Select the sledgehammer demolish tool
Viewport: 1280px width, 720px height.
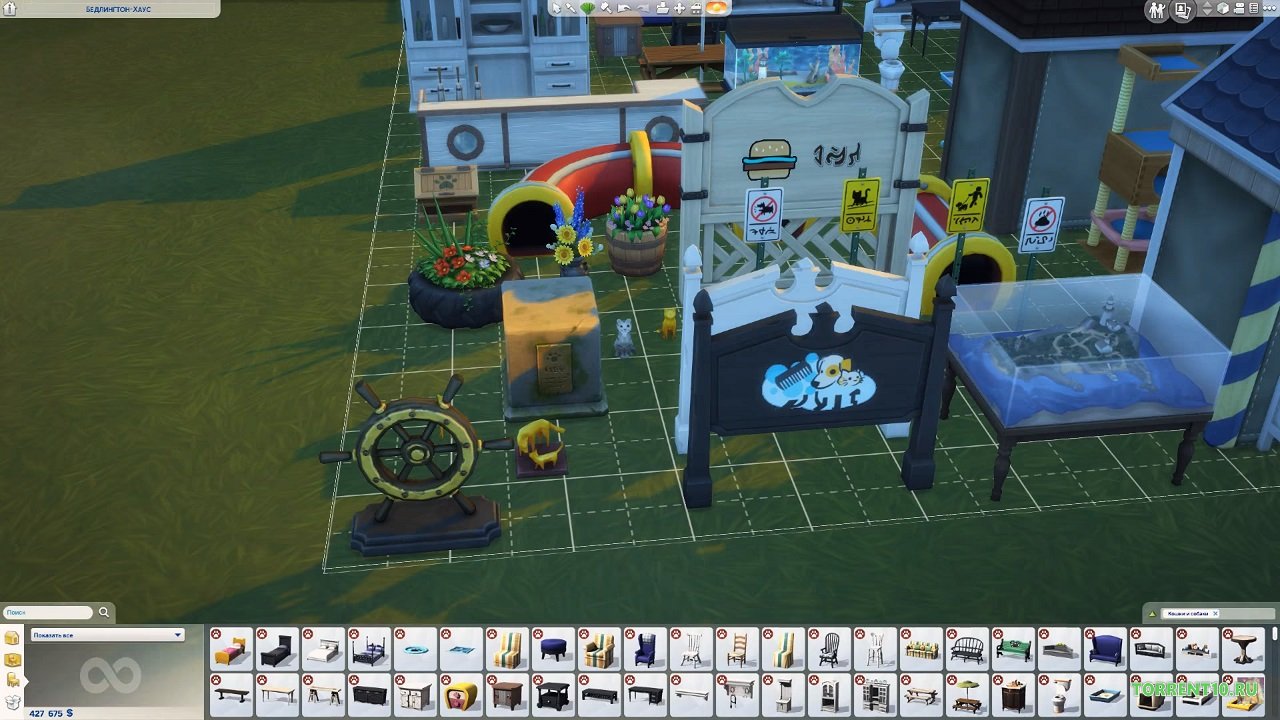point(605,8)
